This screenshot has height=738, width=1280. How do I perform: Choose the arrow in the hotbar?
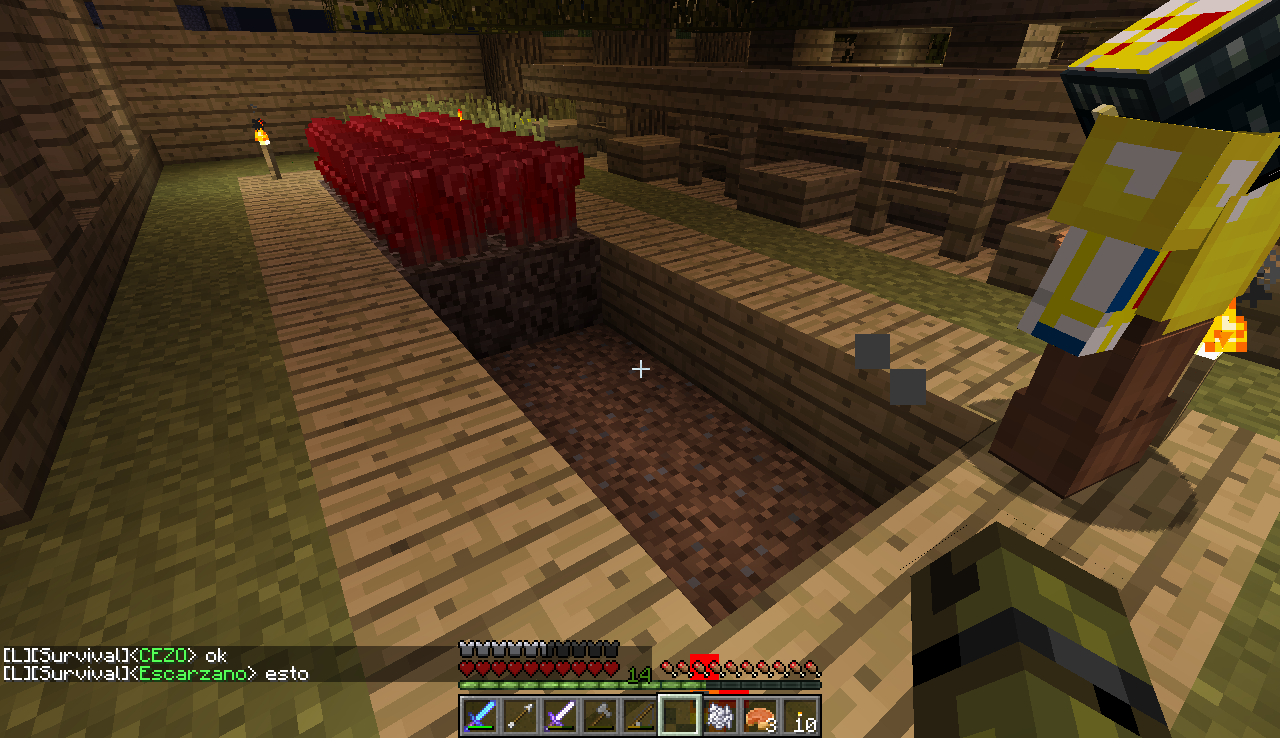coord(520,716)
